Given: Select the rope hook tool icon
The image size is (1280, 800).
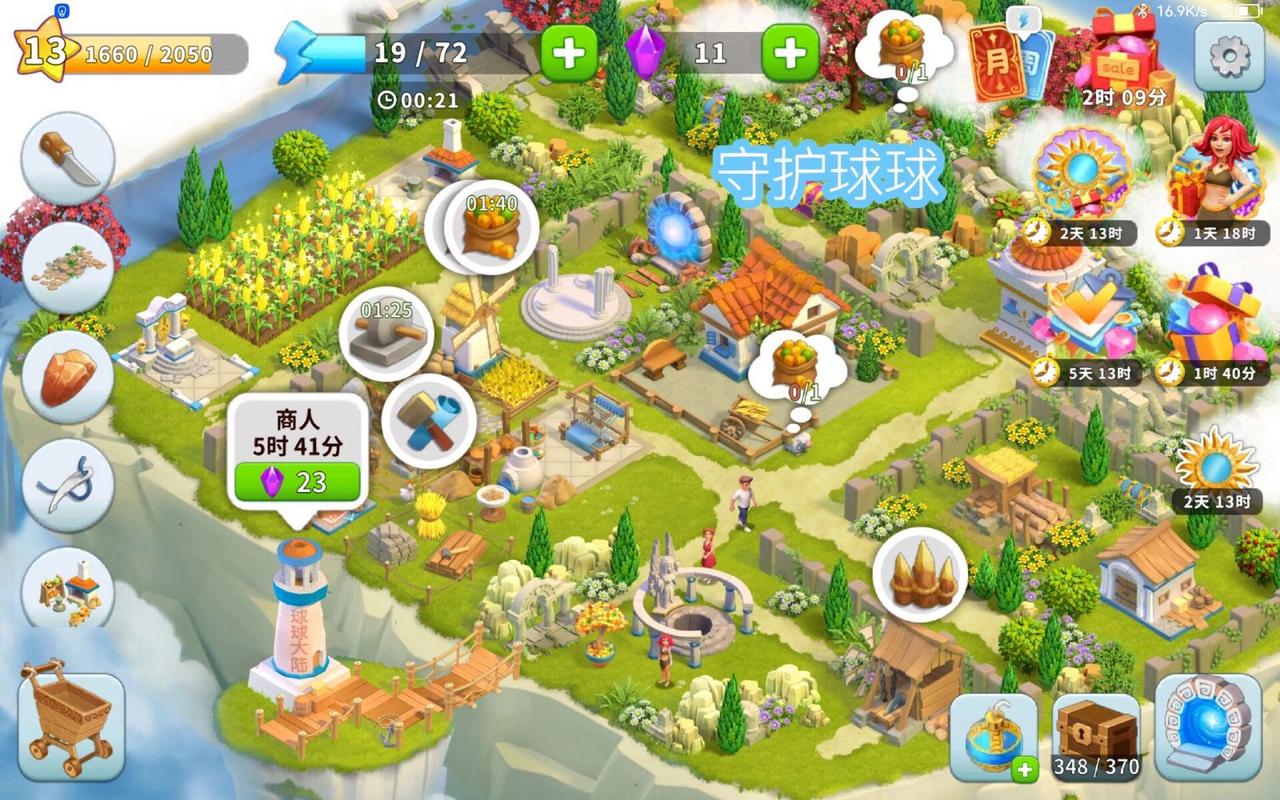Looking at the screenshot, I should (68, 485).
